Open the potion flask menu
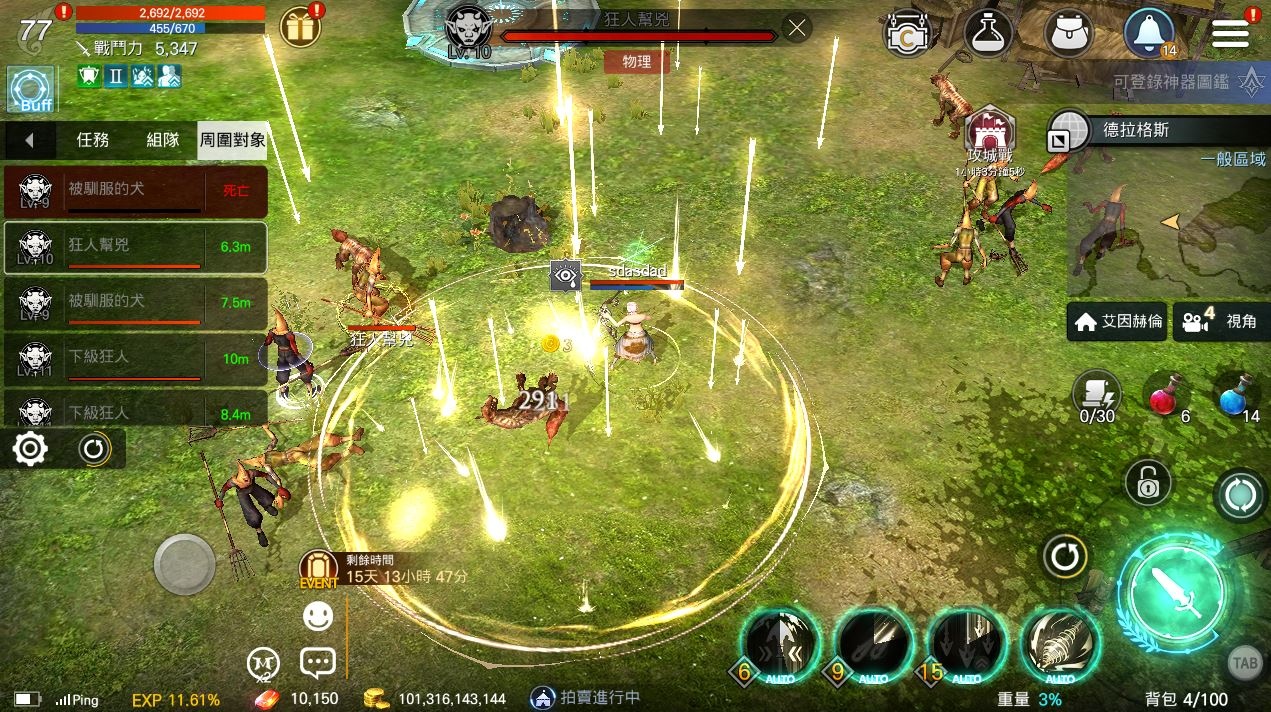The width and height of the screenshot is (1271, 712). [988, 33]
